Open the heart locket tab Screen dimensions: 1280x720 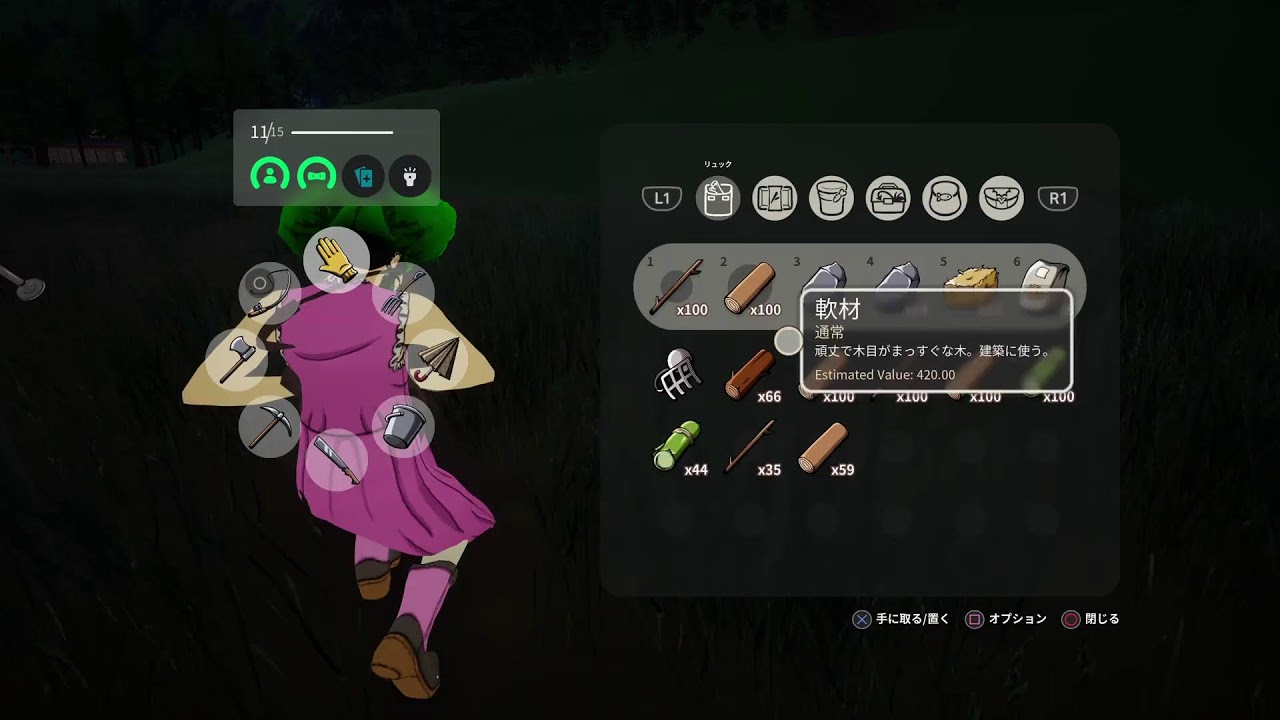(1002, 198)
